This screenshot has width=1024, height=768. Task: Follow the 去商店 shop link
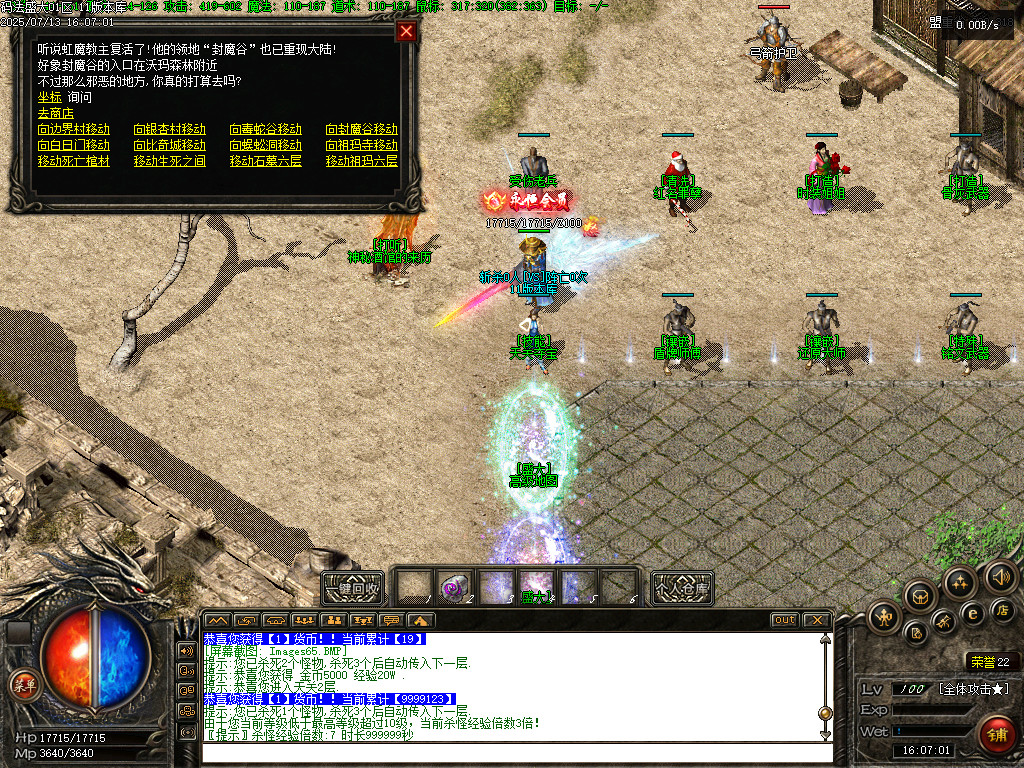pos(56,113)
